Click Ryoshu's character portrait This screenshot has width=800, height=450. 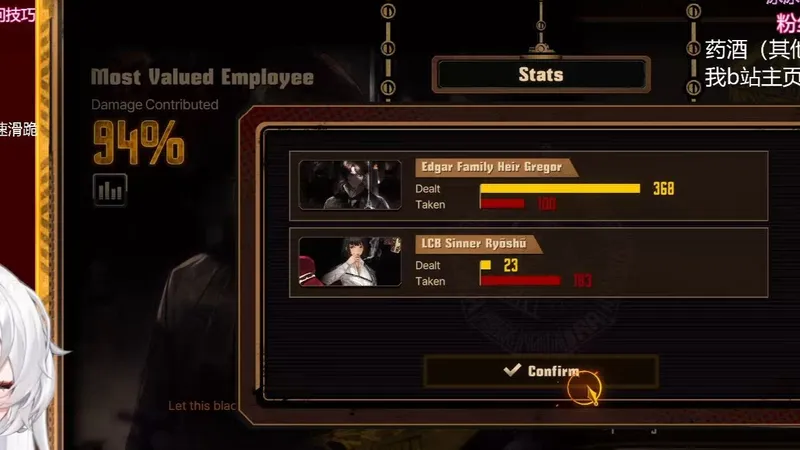click(x=350, y=262)
